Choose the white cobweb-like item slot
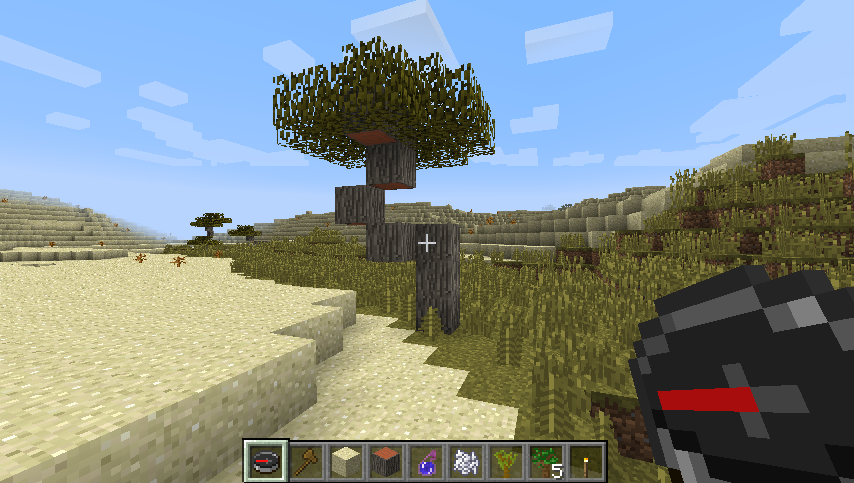 click(466, 462)
